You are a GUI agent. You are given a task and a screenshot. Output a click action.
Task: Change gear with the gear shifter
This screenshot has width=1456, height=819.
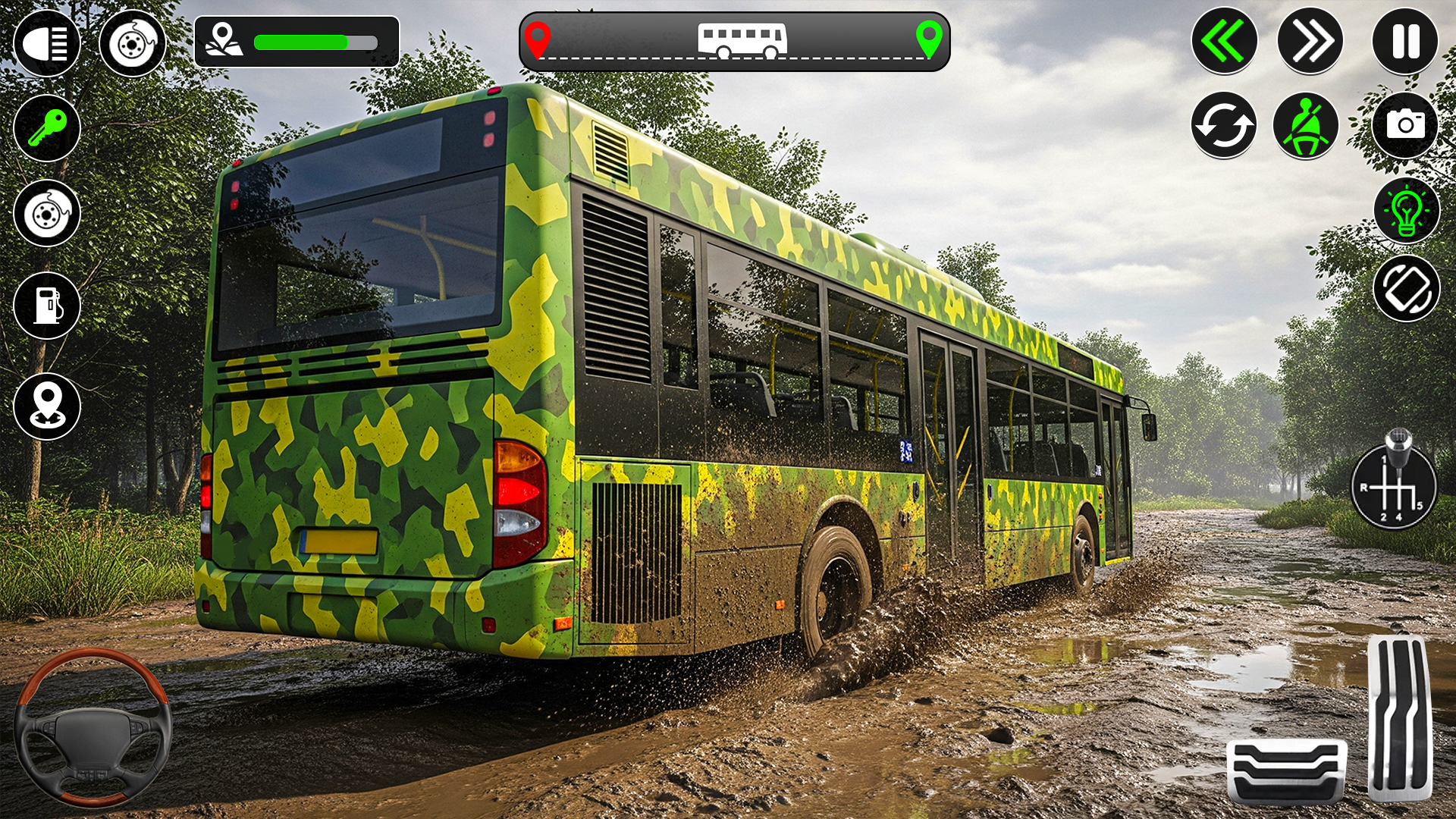(1394, 484)
